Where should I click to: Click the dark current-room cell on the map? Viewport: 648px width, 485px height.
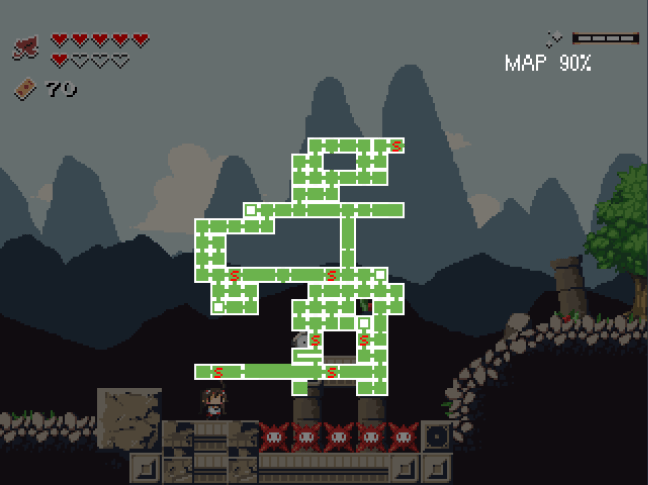point(365,305)
